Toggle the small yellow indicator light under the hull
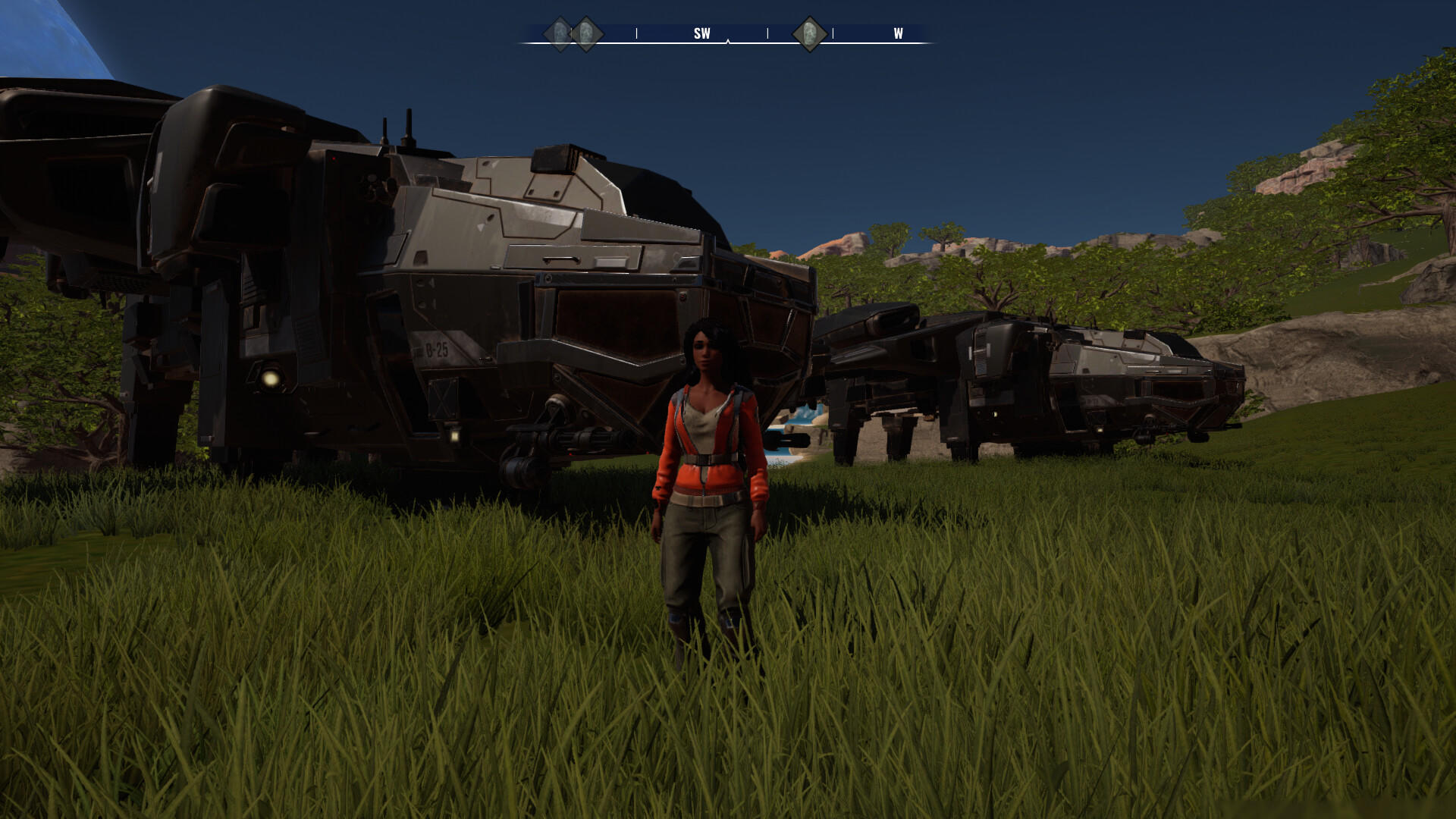The width and height of the screenshot is (1456, 819). [453, 436]
